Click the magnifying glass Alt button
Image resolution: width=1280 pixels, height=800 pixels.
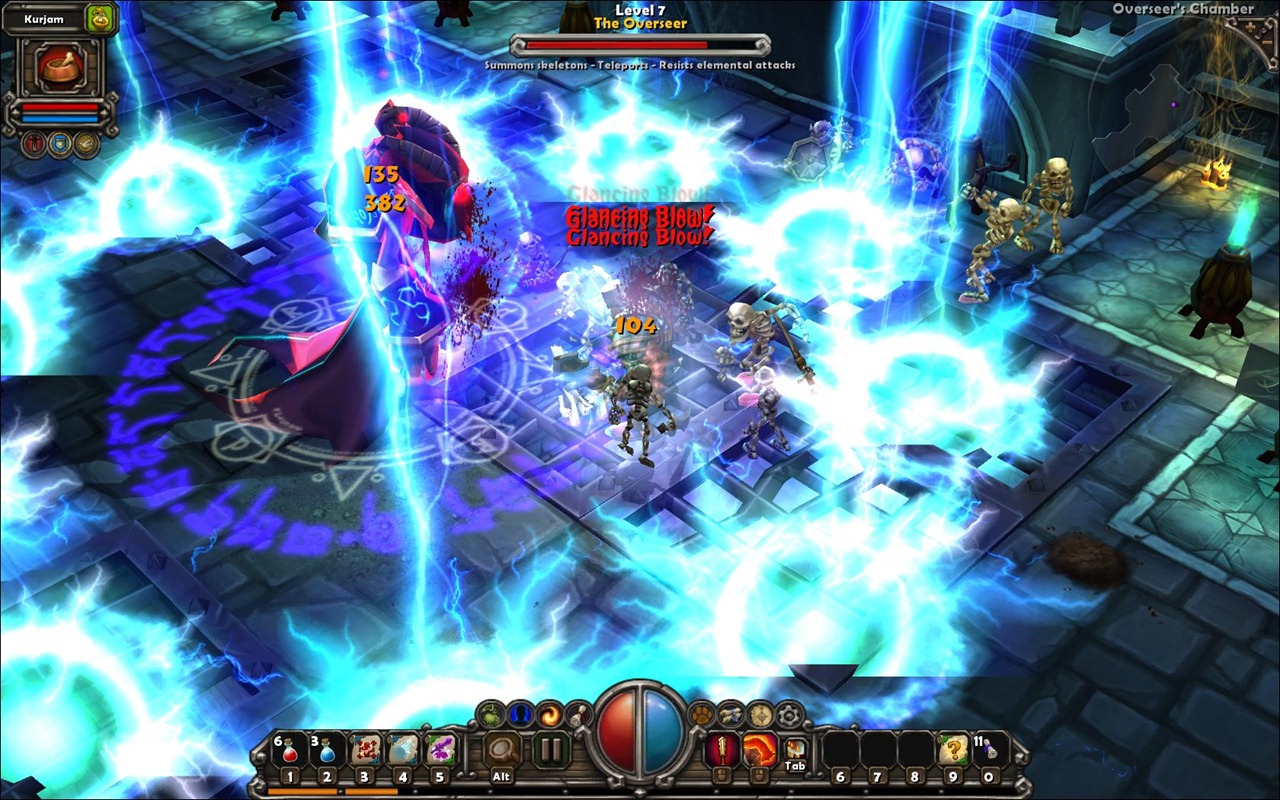click(501, 750)
